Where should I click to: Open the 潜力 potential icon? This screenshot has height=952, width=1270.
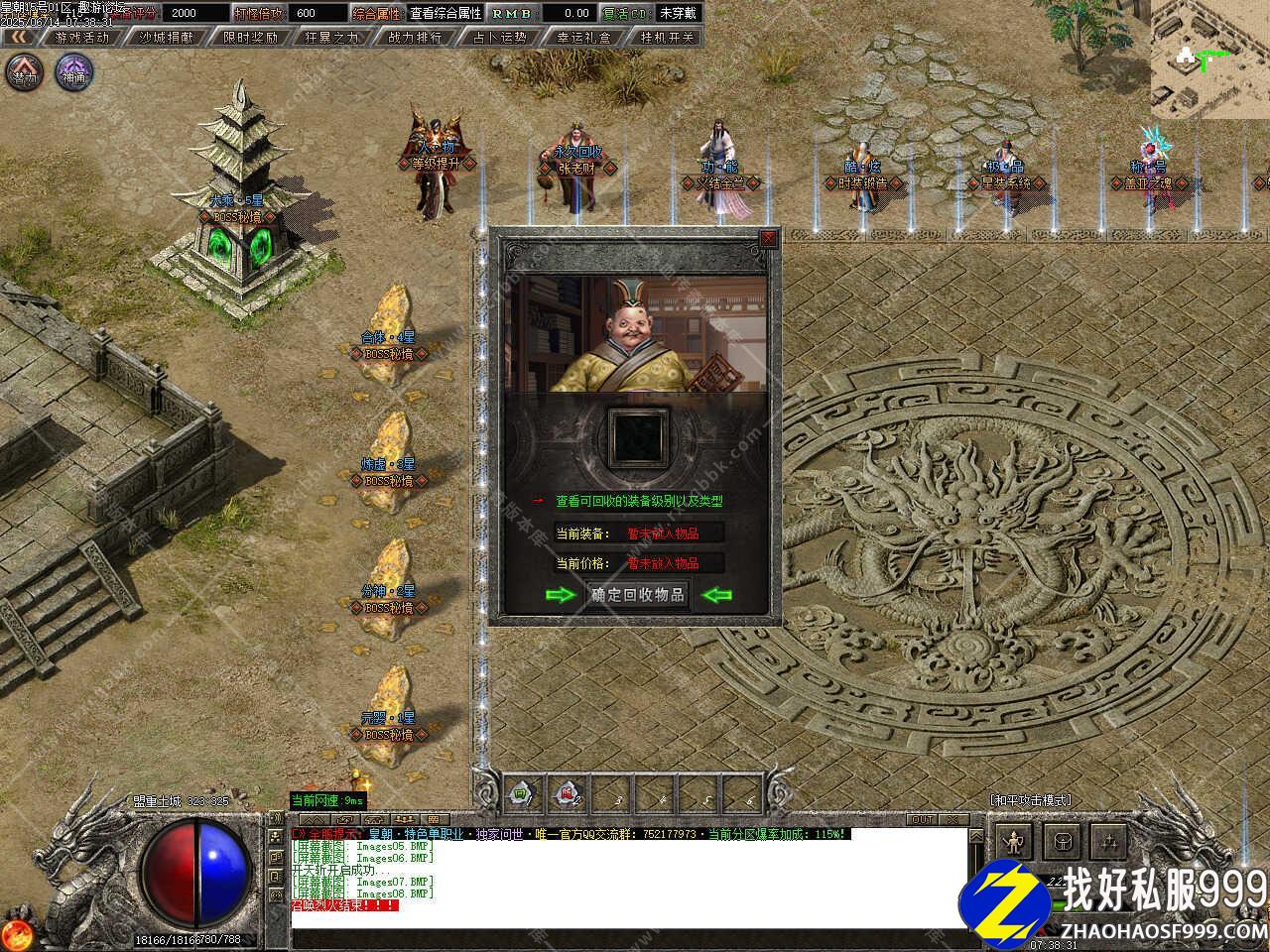pos(26,71)
